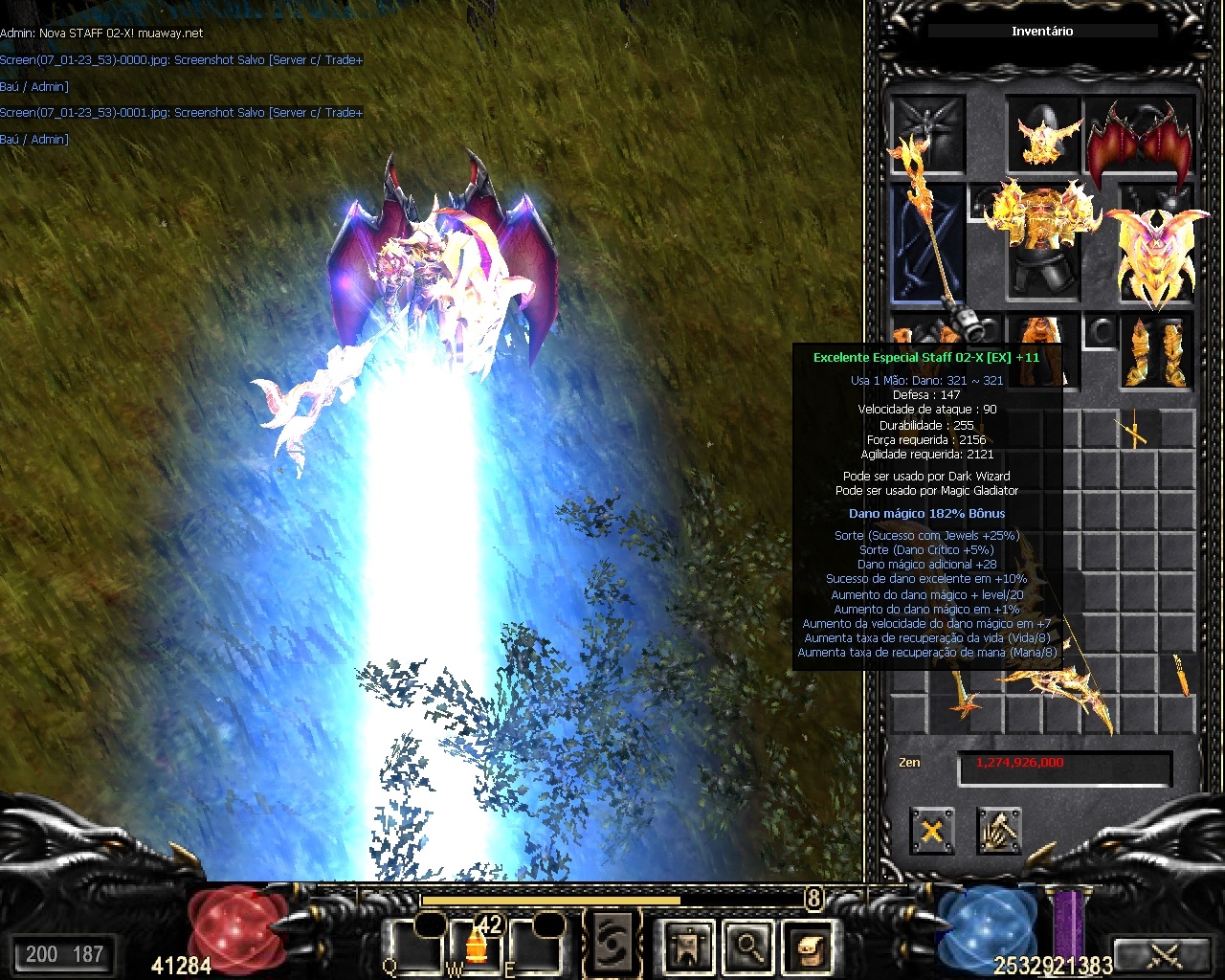Open the scroll menu button
1225x980 pixels.
tap(807, 947)
